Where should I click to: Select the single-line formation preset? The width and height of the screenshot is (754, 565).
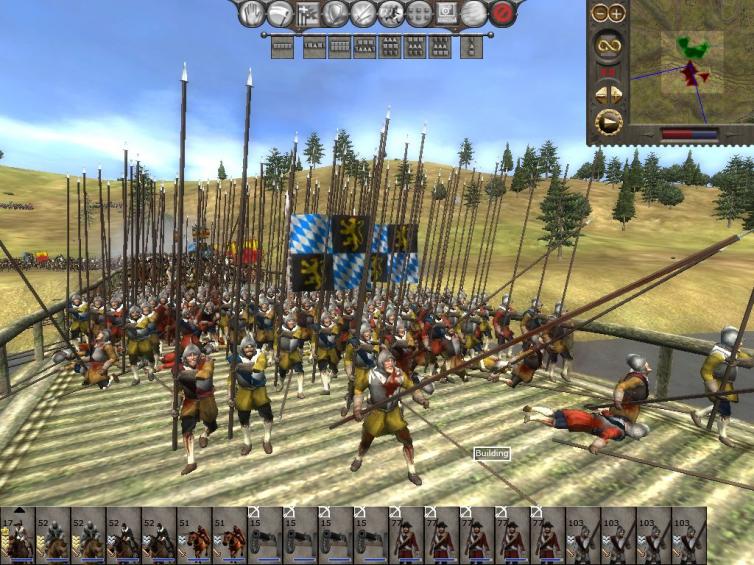(x=283, y=46)
